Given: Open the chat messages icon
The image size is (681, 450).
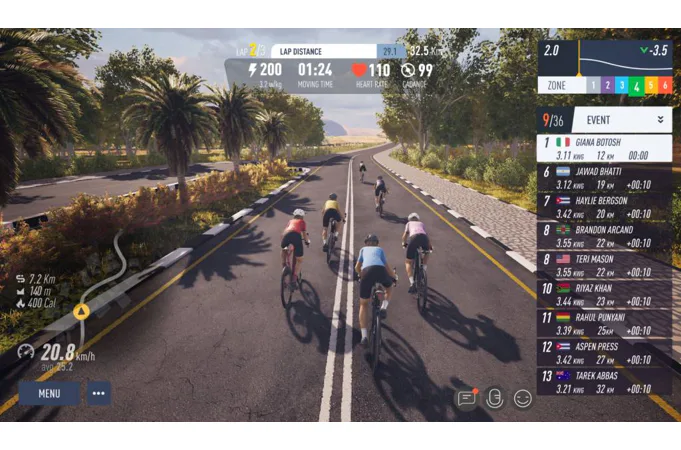Looking at the screenshot, I should click(x=466, y=397).
